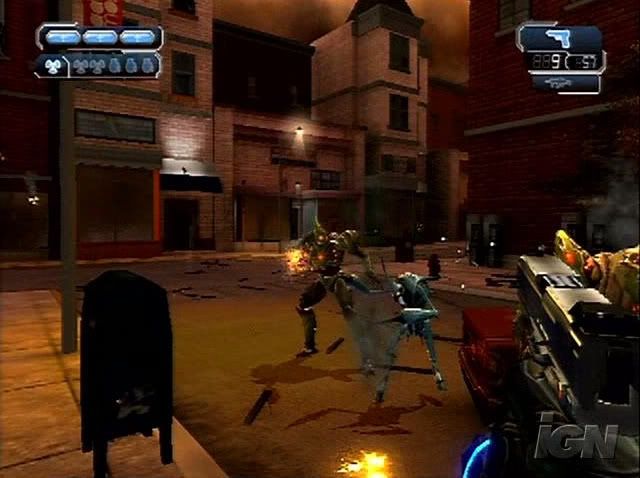Select the pistol weapon icon

[x=559, y=38]
